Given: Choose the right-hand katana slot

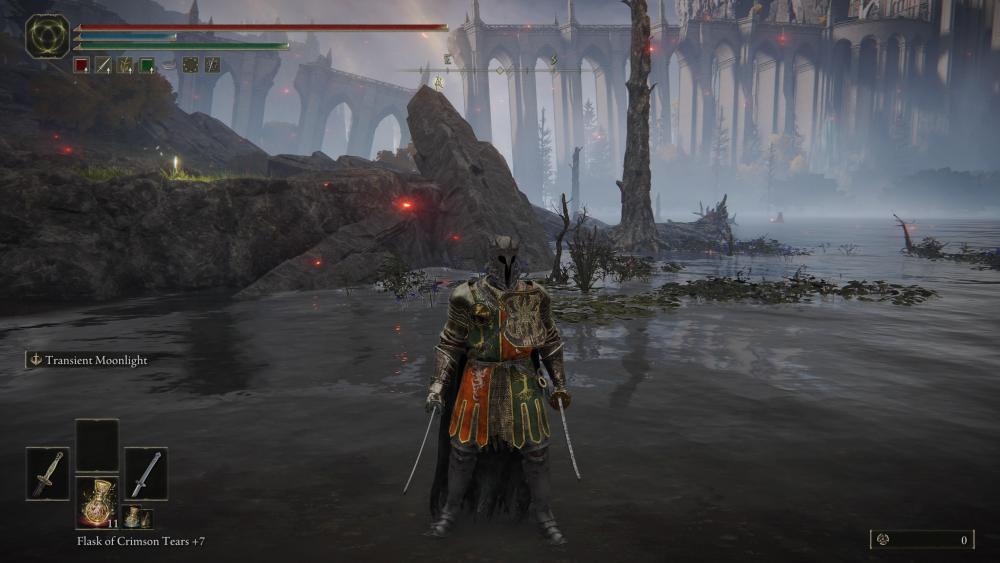Looking at the screenshot, I should (x=146, y=472).
